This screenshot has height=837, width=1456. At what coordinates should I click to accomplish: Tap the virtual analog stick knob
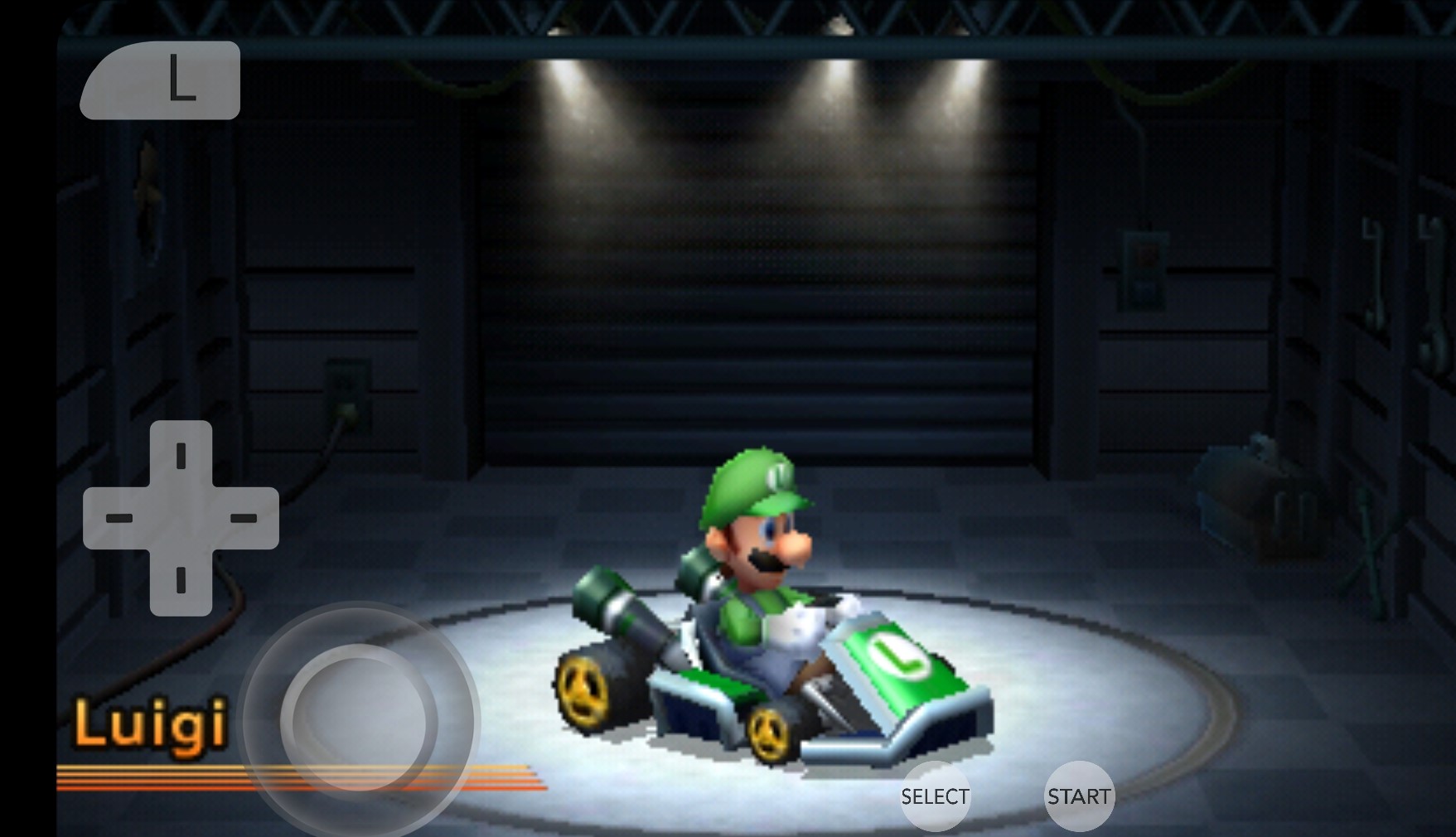(358, 719)
